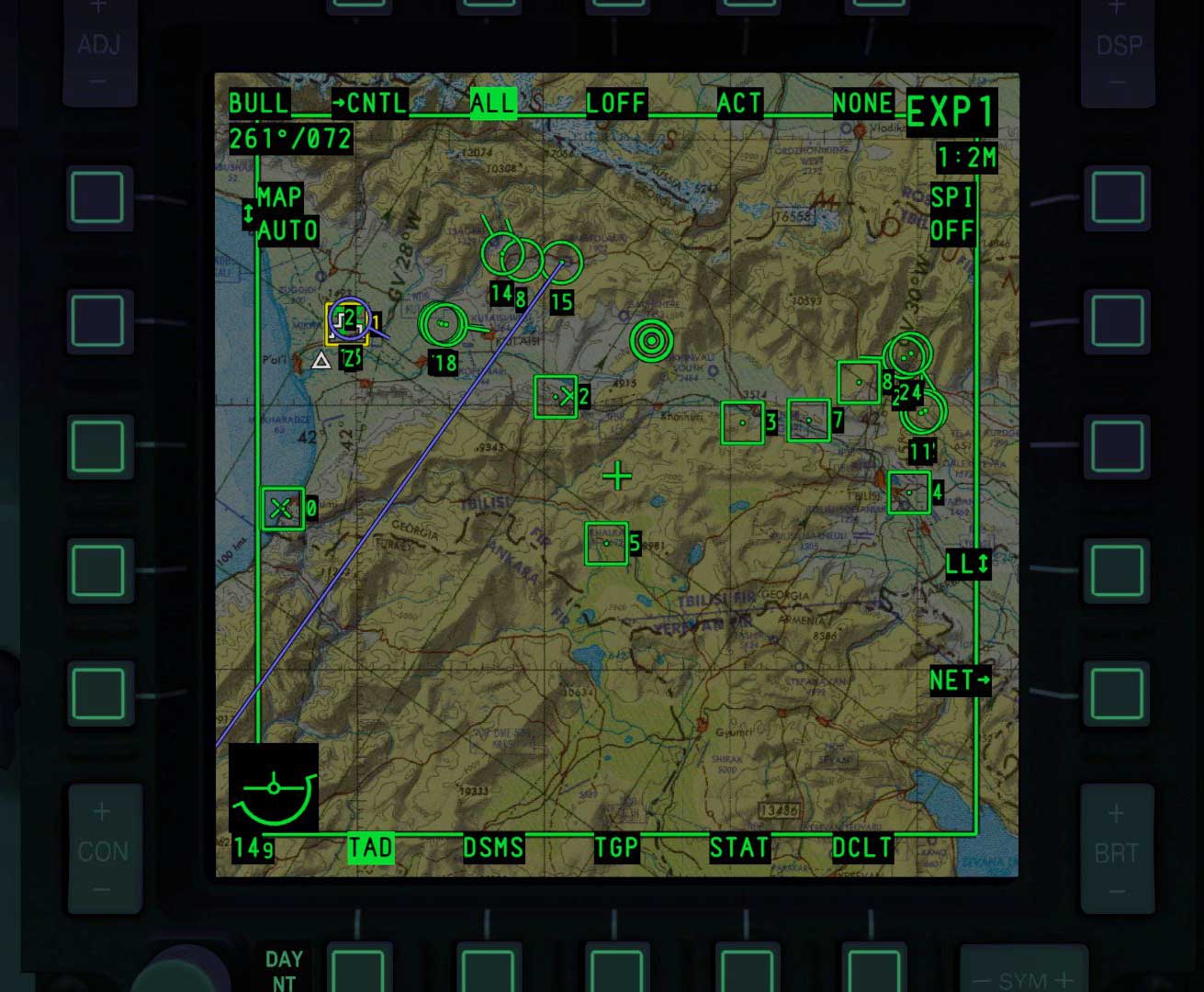Screen dimensions: 1204x992
Task: Increase contrast with the CON plus rocker
Action: 101,813
